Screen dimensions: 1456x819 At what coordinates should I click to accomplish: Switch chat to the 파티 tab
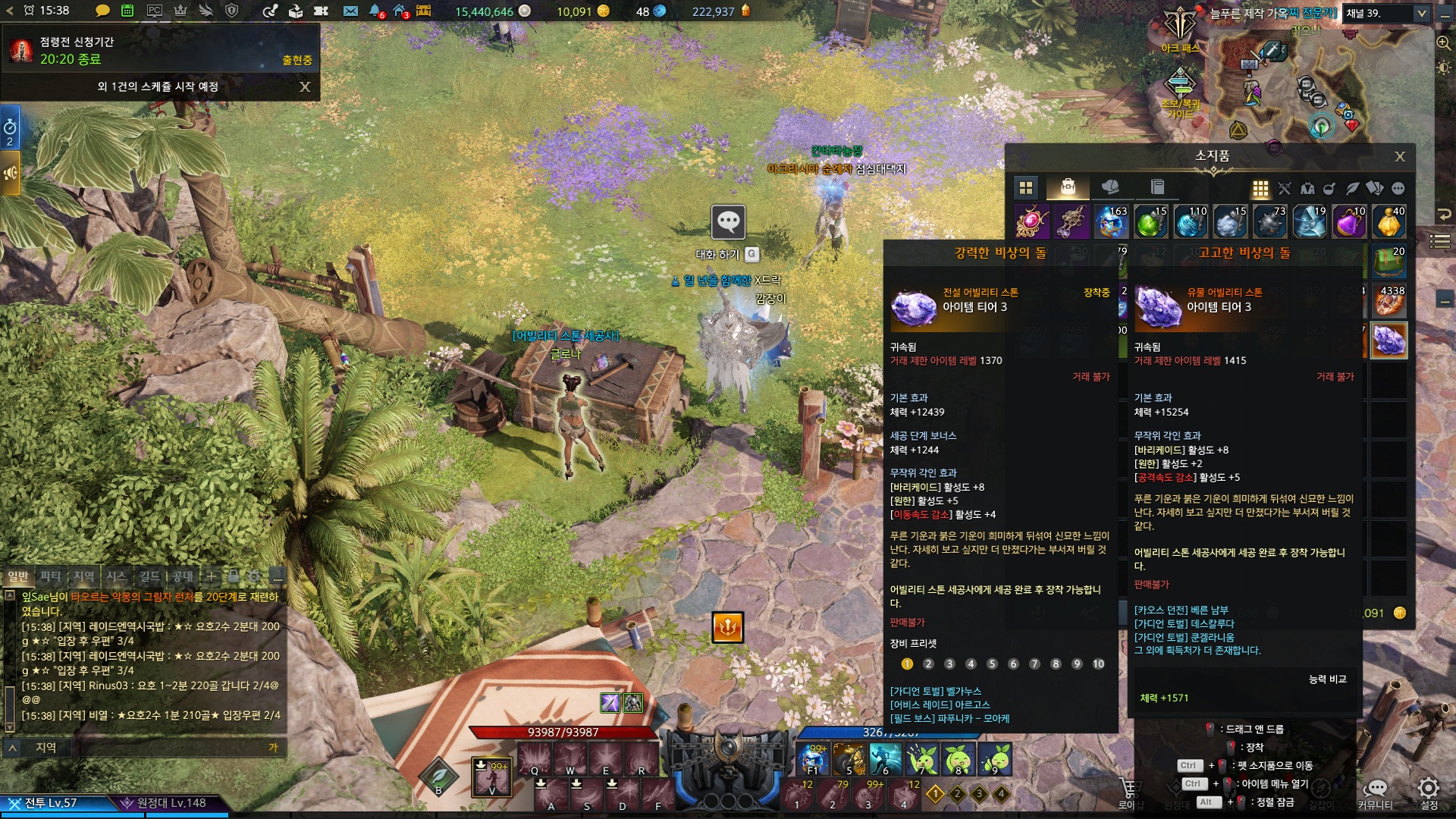51,576
